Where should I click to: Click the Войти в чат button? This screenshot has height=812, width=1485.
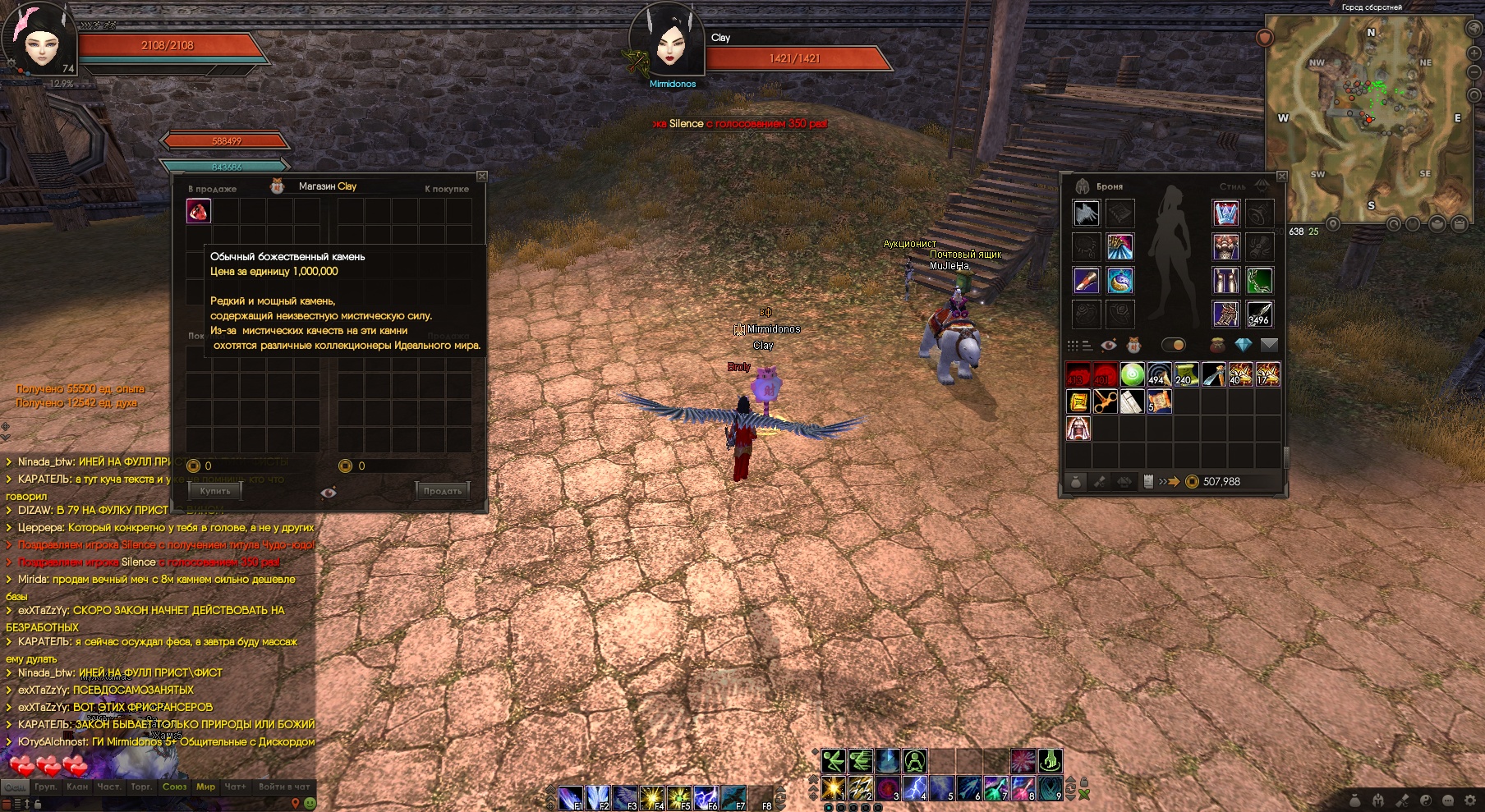click(x=284, y=787)
